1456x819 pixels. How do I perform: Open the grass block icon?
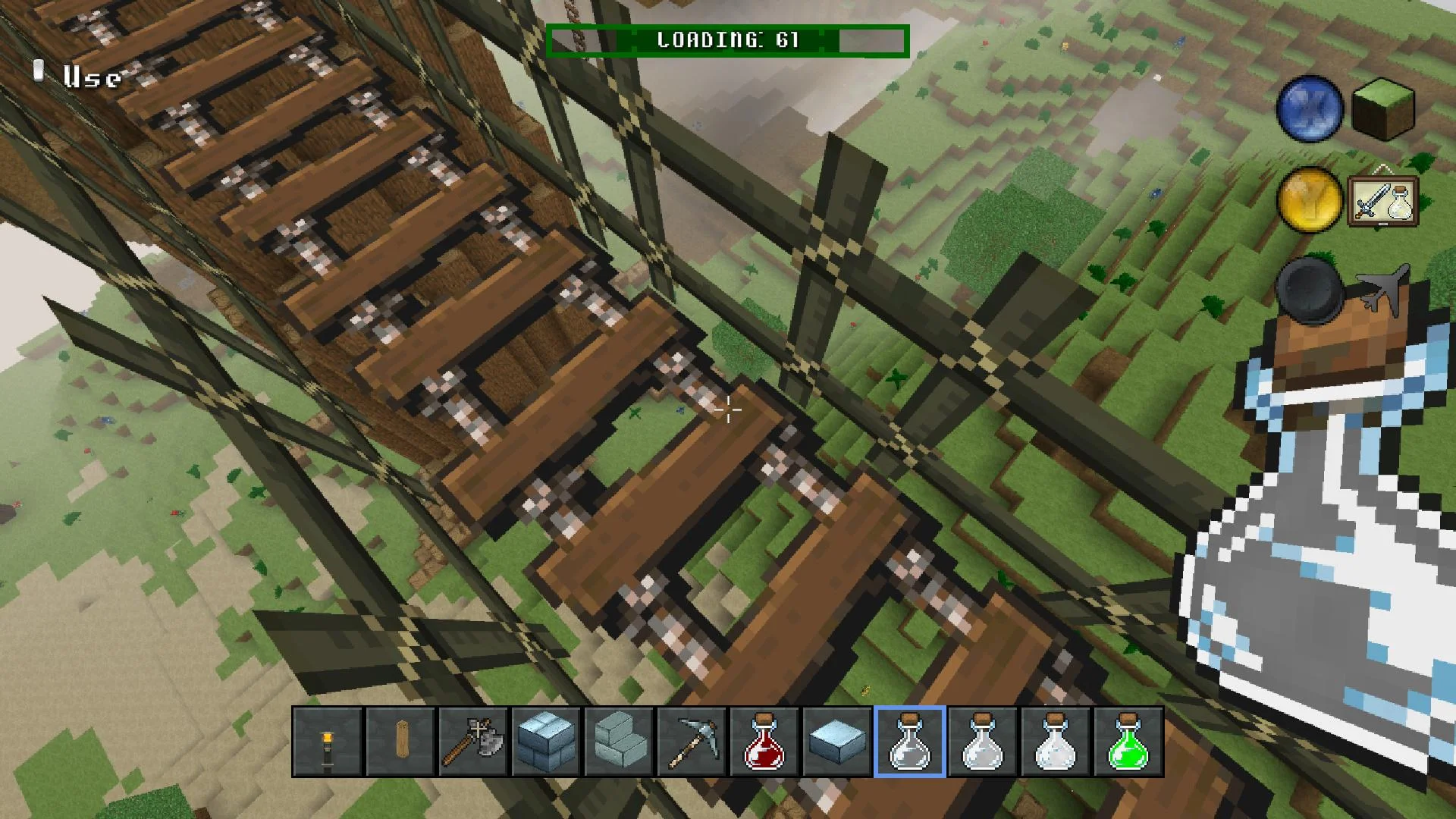(x=1384, y=110)
